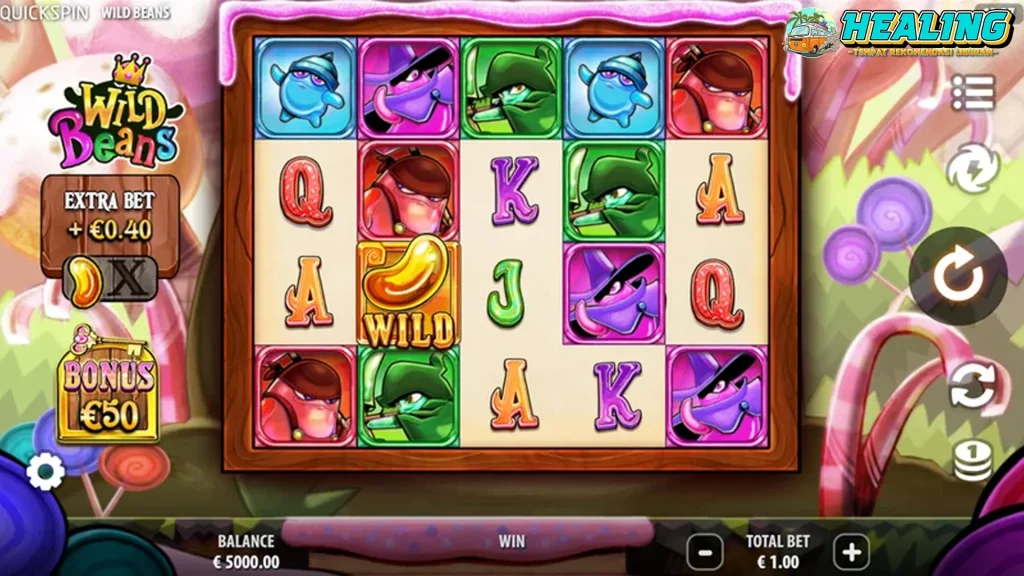The image size is (1024, 576).
Task: Decrease total bet with the minus button
Action: [x=706, y=550]
